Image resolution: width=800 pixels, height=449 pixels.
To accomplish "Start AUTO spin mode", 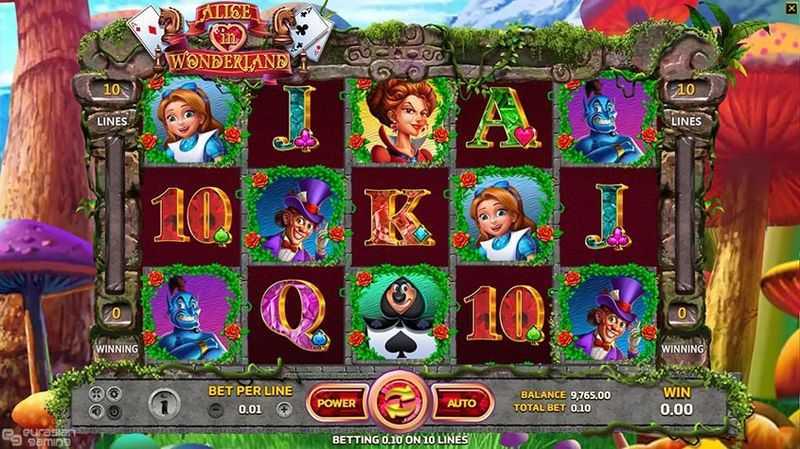I will pos(461,402).
